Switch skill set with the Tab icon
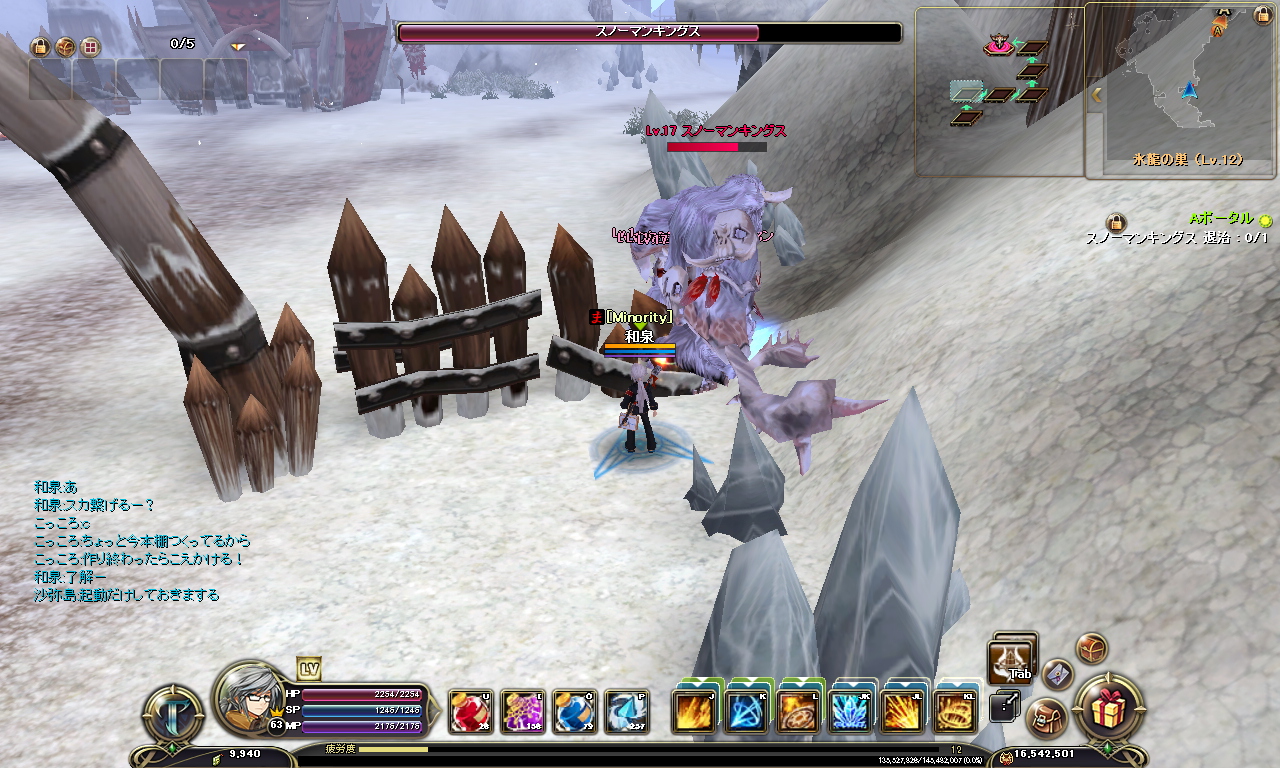The width and height of the screenshot is (1280, 768). 1010,660
